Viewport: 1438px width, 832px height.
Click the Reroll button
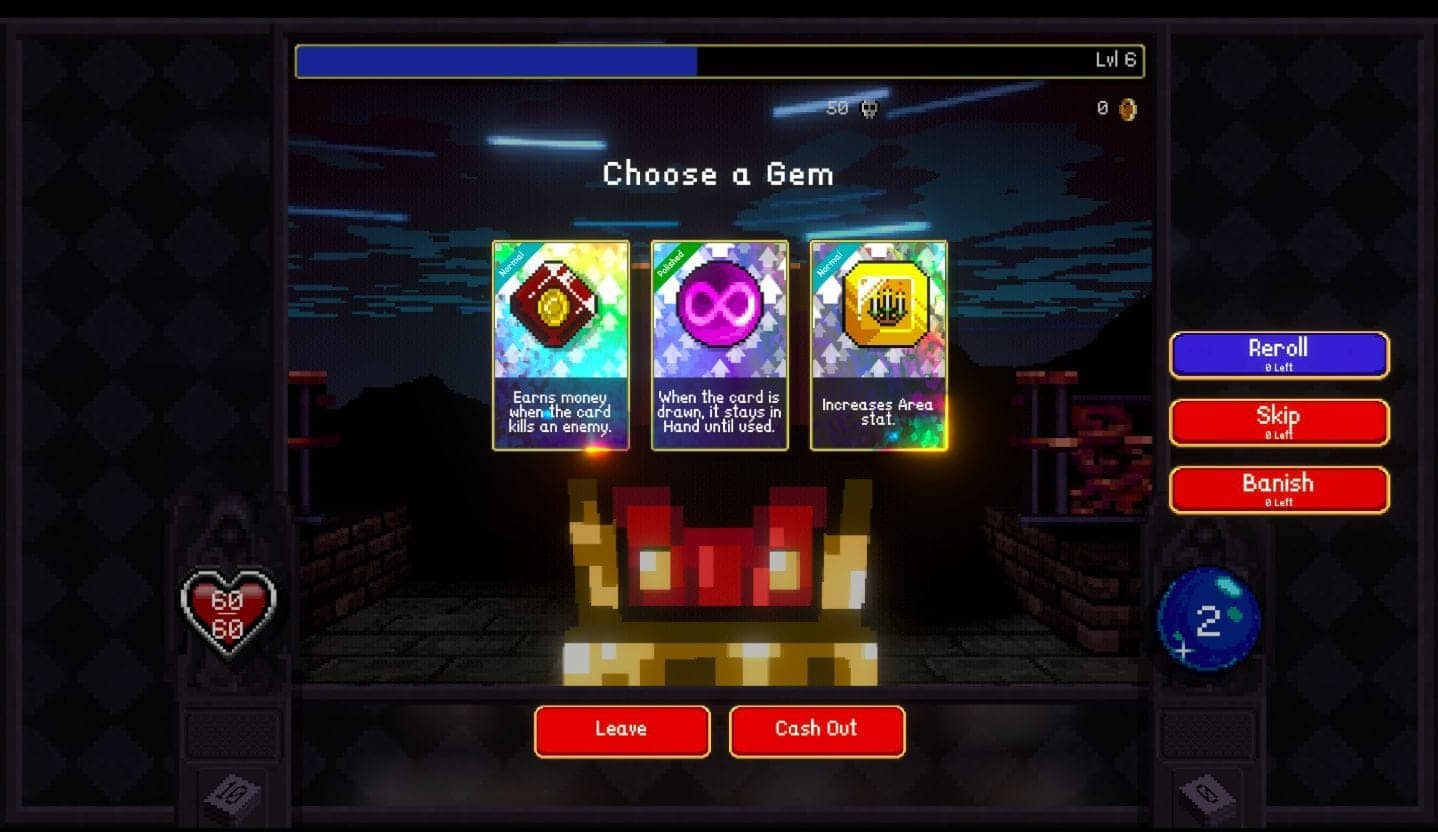pos(1278,355)
